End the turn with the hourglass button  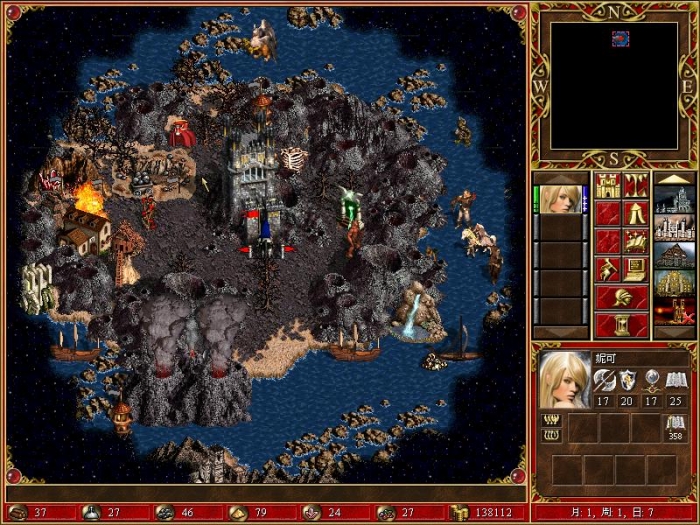coord(622,325)
